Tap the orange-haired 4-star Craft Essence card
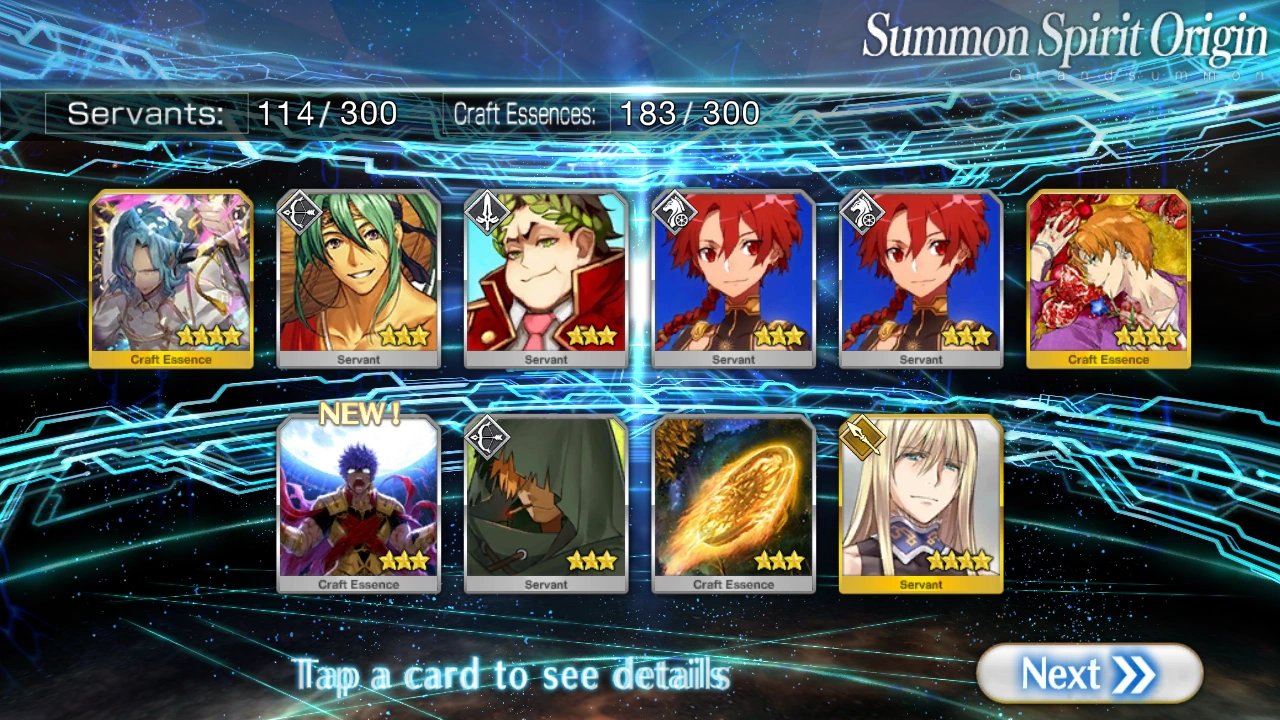This screenshot has height=720, width=1280. (x=1108, y=275)
